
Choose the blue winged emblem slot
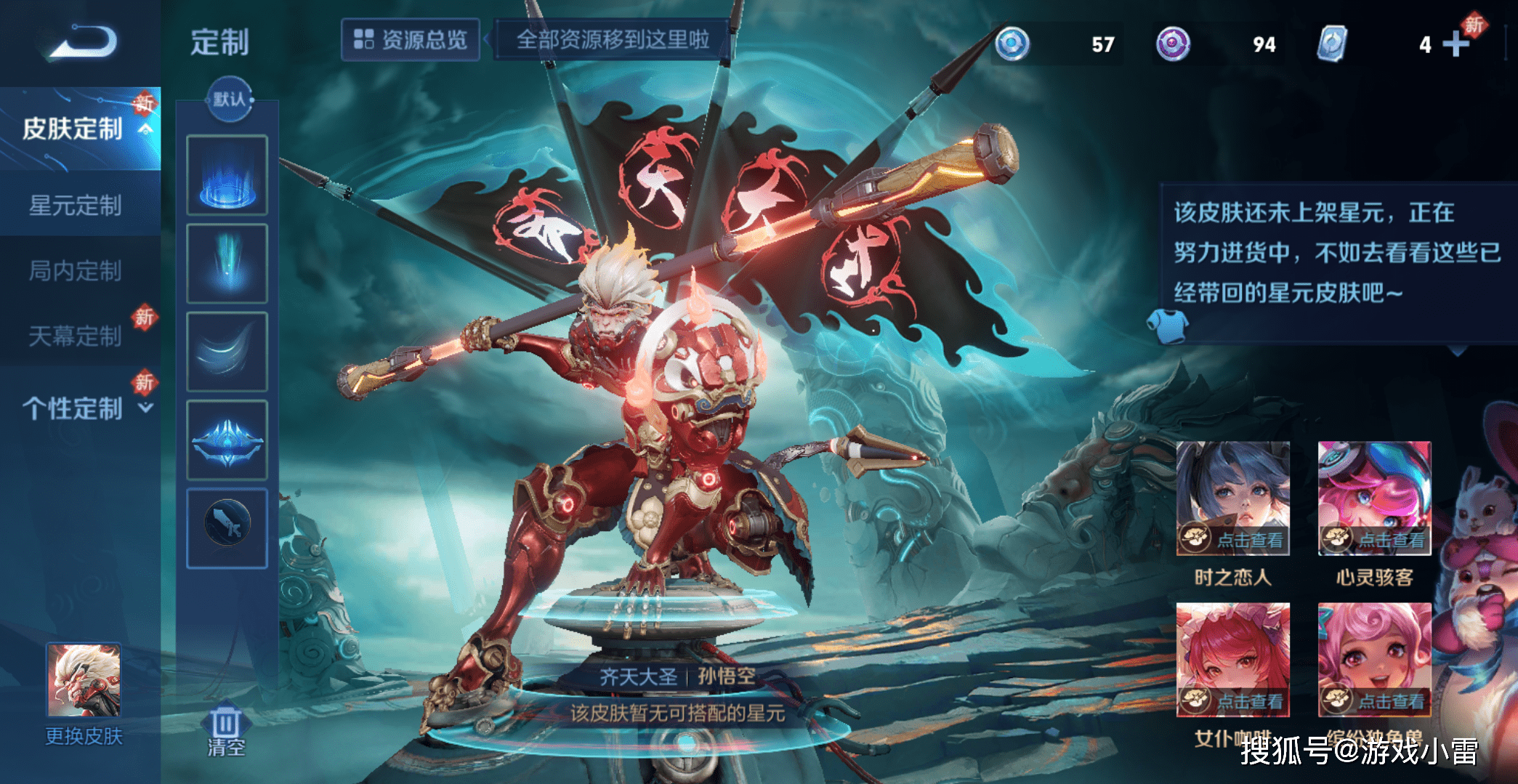(x=227, y=440)
